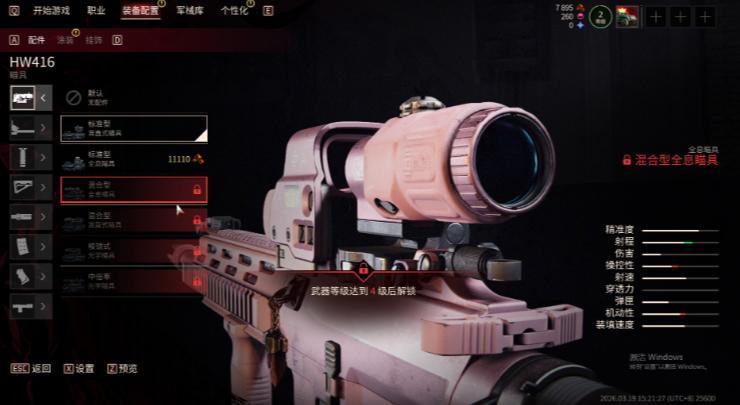
Task: Click the player avatar in top right
Action: (x=627, y=16)
